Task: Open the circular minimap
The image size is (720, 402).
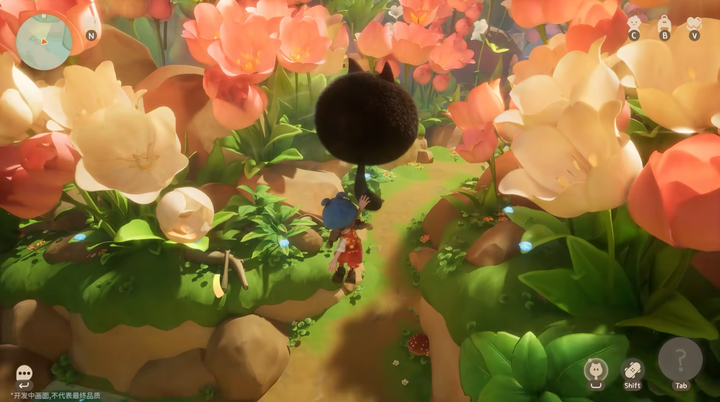Action: [44, 42]
